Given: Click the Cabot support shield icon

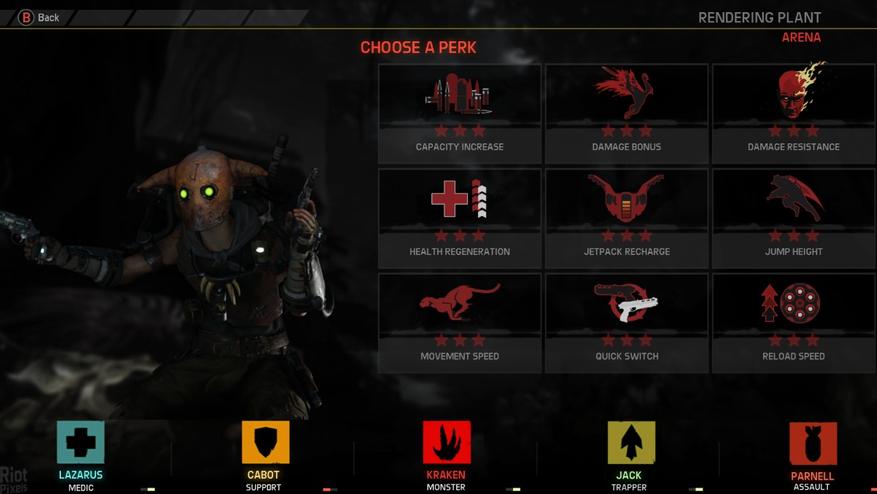Looking at the screenshot, I should pyautogui.click(x=265, y=443).
